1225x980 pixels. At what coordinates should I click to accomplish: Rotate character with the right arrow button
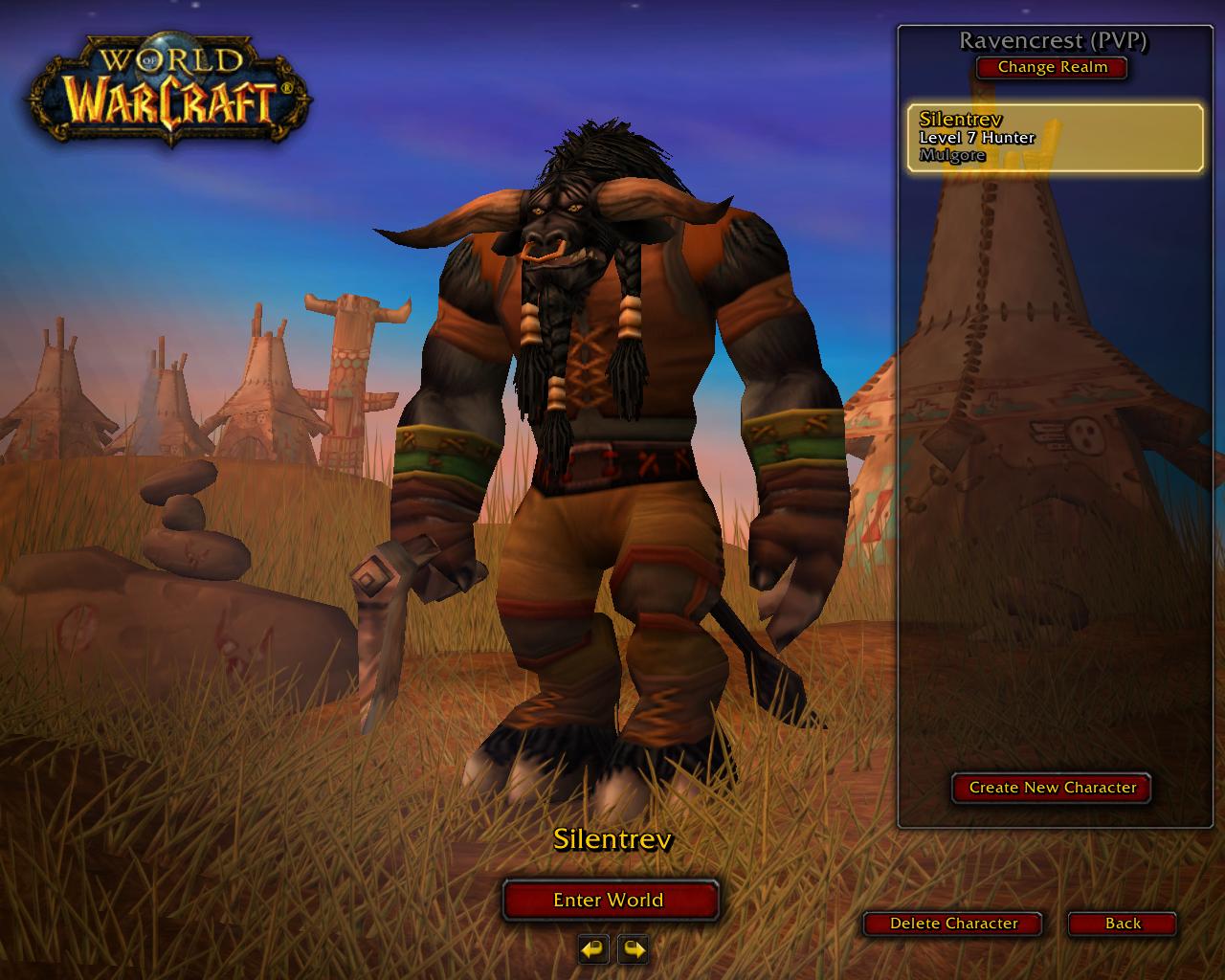(x=633, y=949)
